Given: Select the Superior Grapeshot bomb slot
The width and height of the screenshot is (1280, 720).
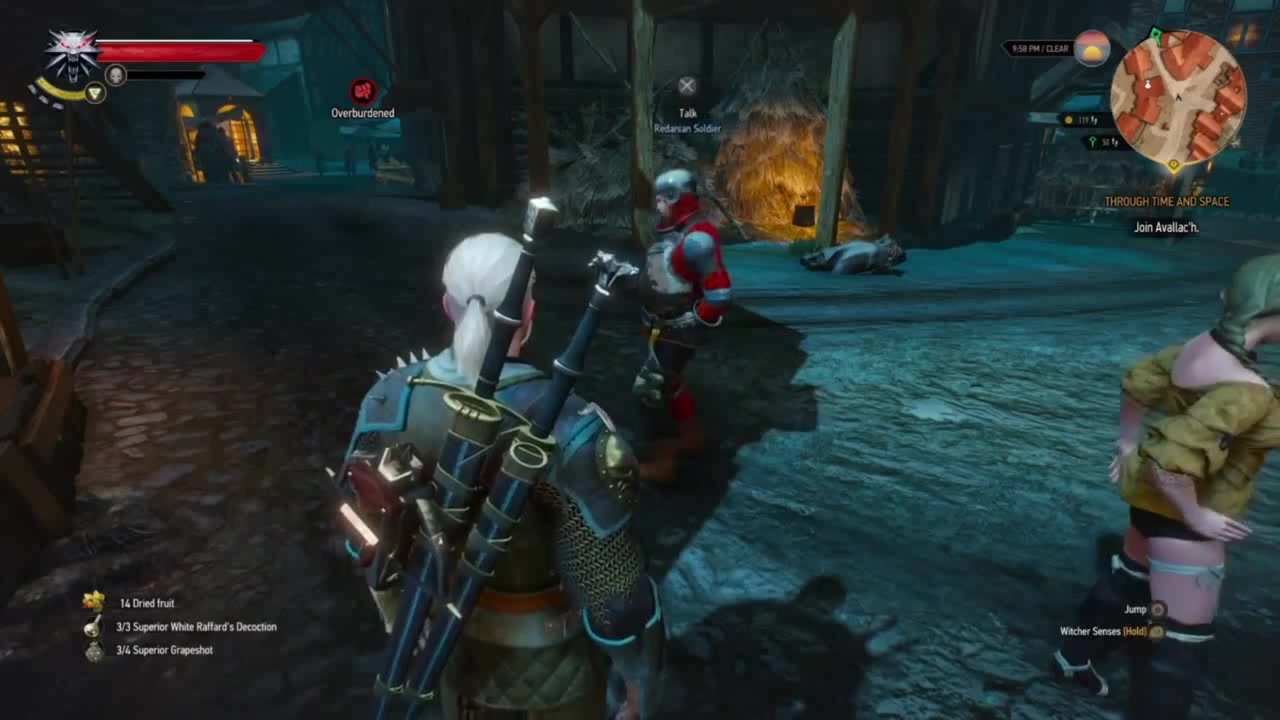Looking at the screenshot, I should 94,651.
